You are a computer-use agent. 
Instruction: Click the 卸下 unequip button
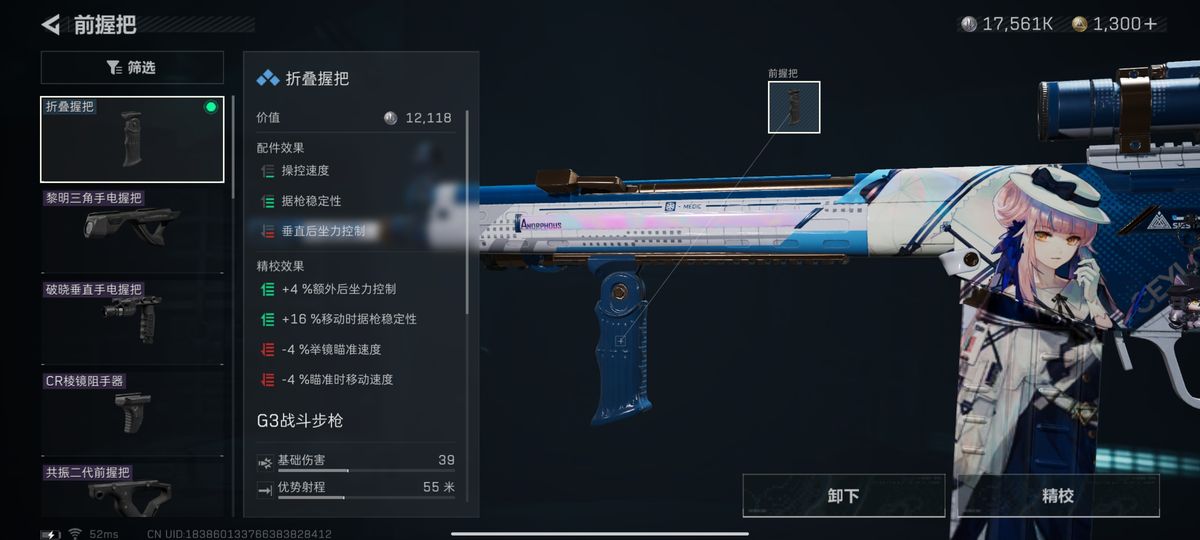click(843, 496)
